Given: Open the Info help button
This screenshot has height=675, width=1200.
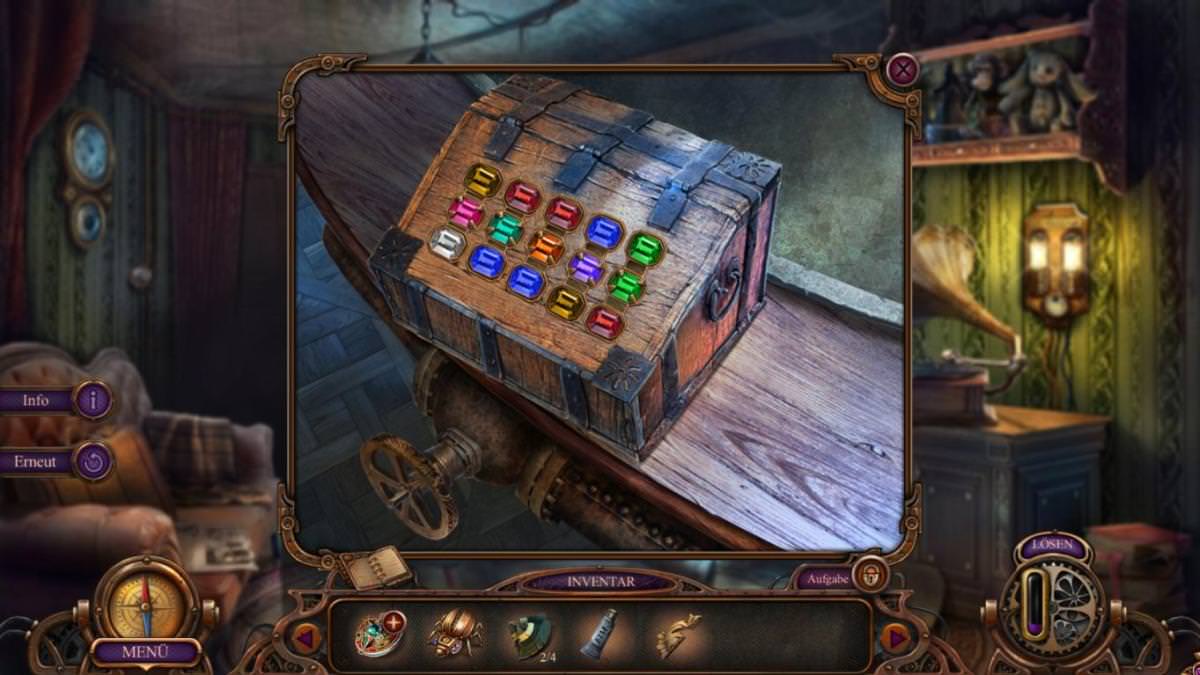Looking at the screenshot, I should [x=92, y=400].
